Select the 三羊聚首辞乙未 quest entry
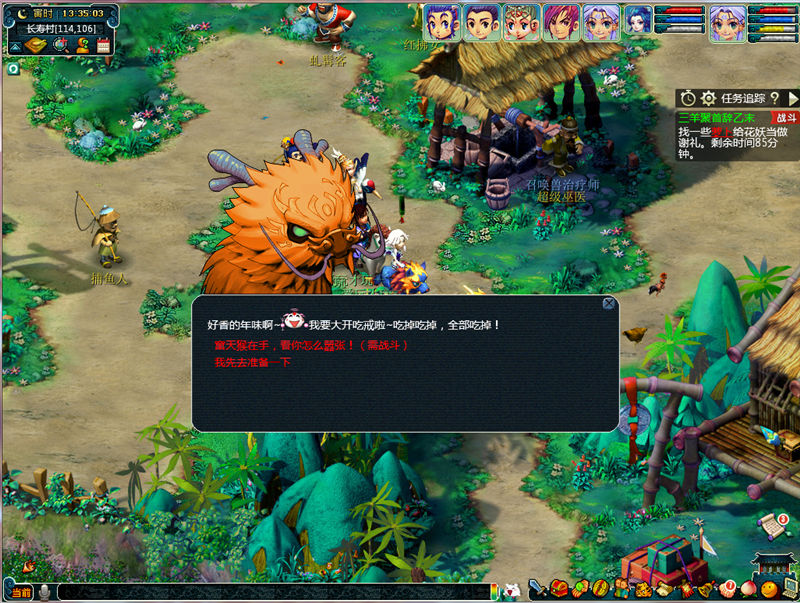 [716, 118]
